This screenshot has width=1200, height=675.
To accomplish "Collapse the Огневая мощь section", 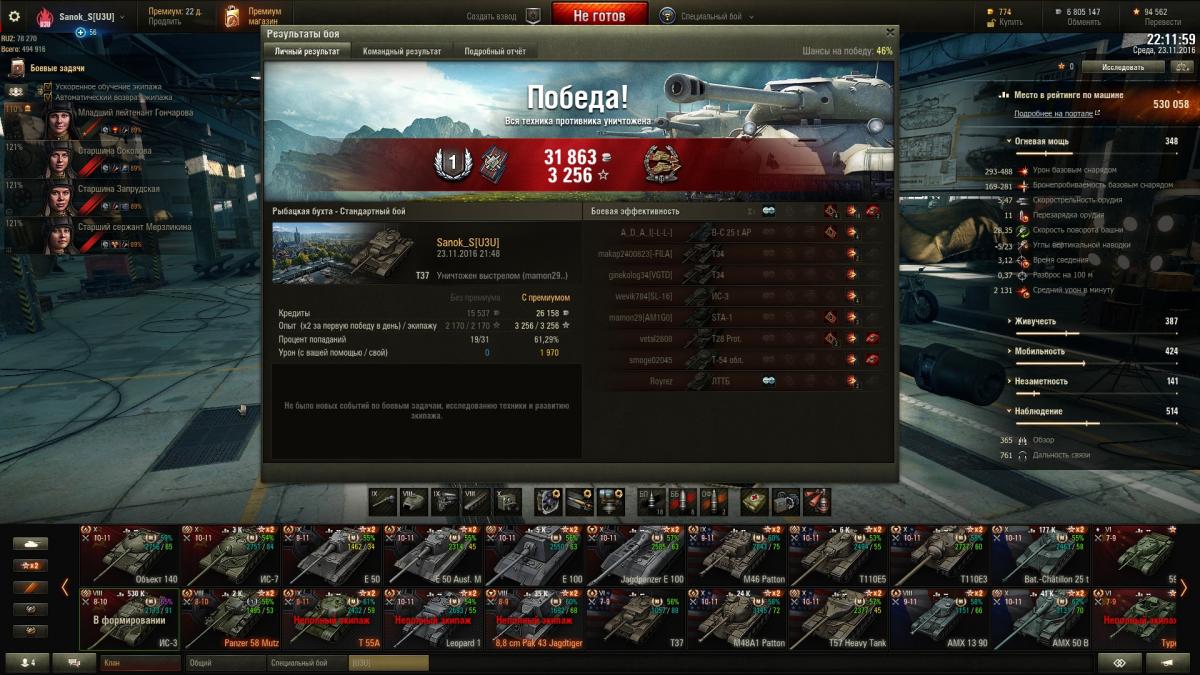I will (x=1008, y=142).
